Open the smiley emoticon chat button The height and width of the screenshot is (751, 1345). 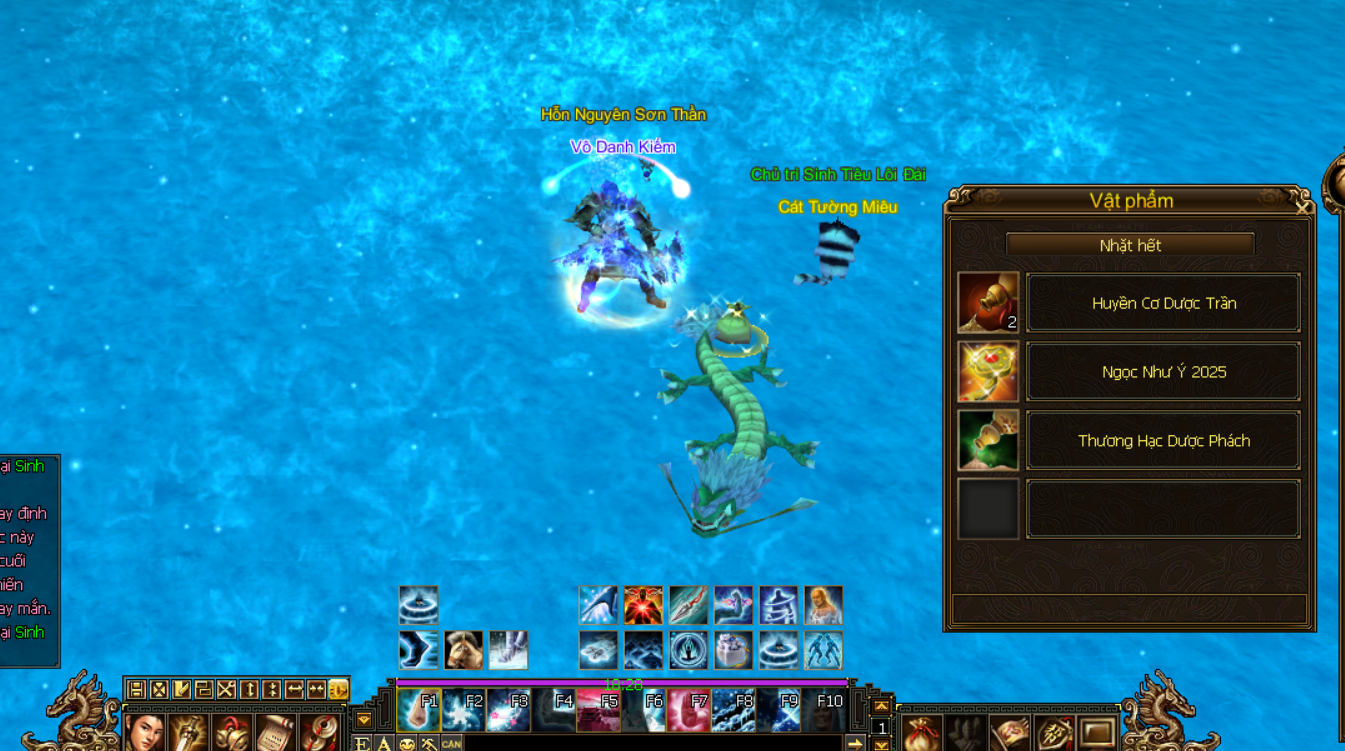(x=407, y=744)
